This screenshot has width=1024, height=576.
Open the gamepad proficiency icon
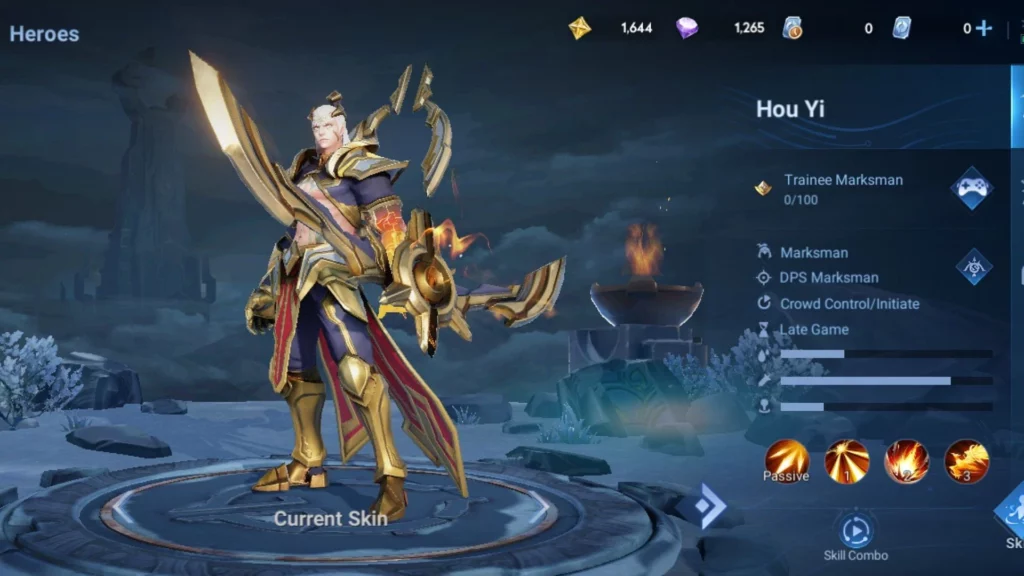(971, 188)
